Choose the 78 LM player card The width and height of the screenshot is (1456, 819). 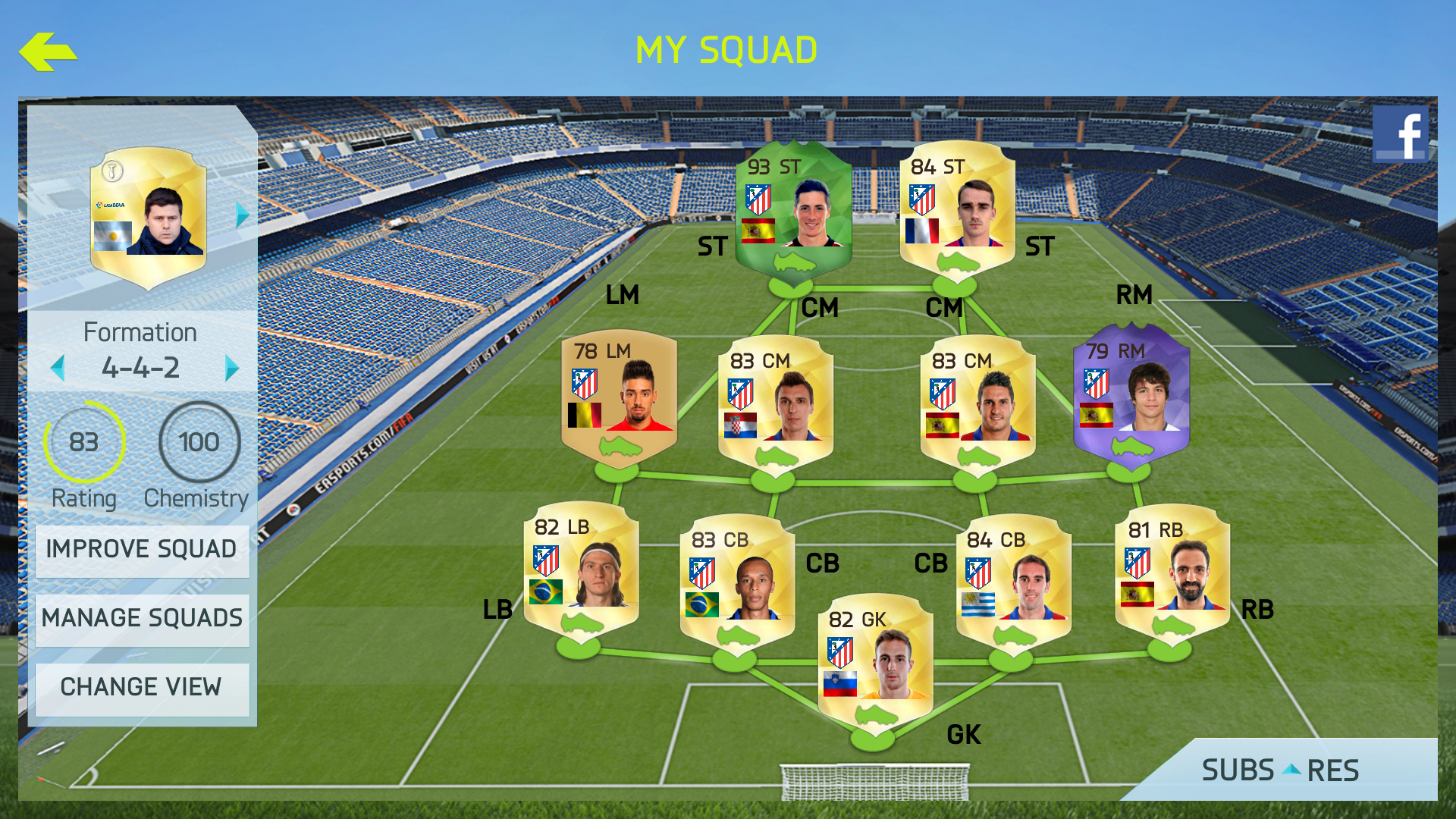(x=619, y=394)
